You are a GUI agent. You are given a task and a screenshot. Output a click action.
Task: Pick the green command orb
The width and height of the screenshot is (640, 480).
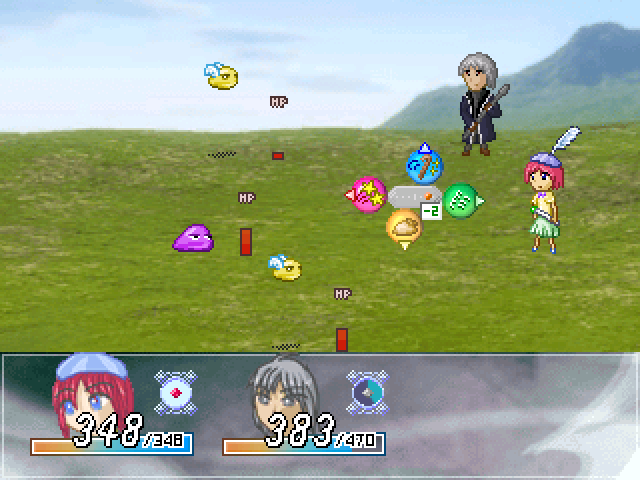click(x=460, y=200)
